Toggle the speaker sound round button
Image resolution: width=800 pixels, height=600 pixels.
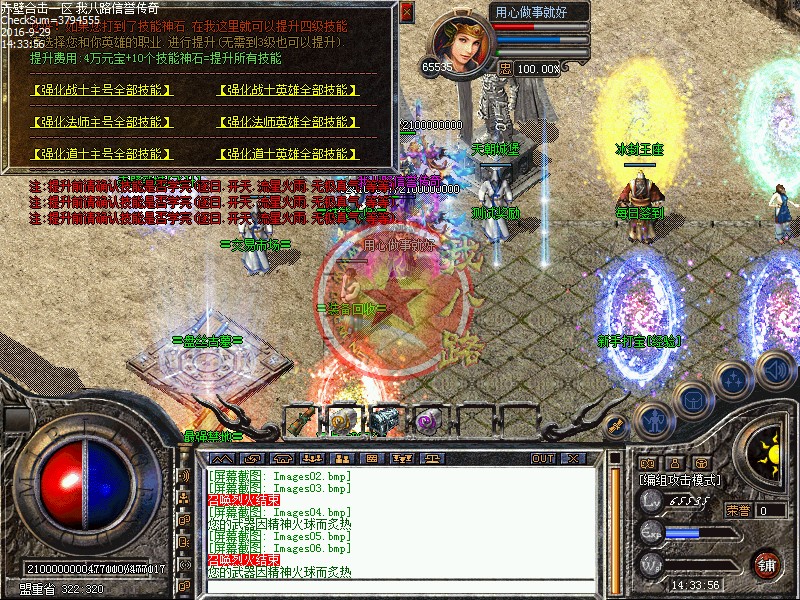point(776,368)
